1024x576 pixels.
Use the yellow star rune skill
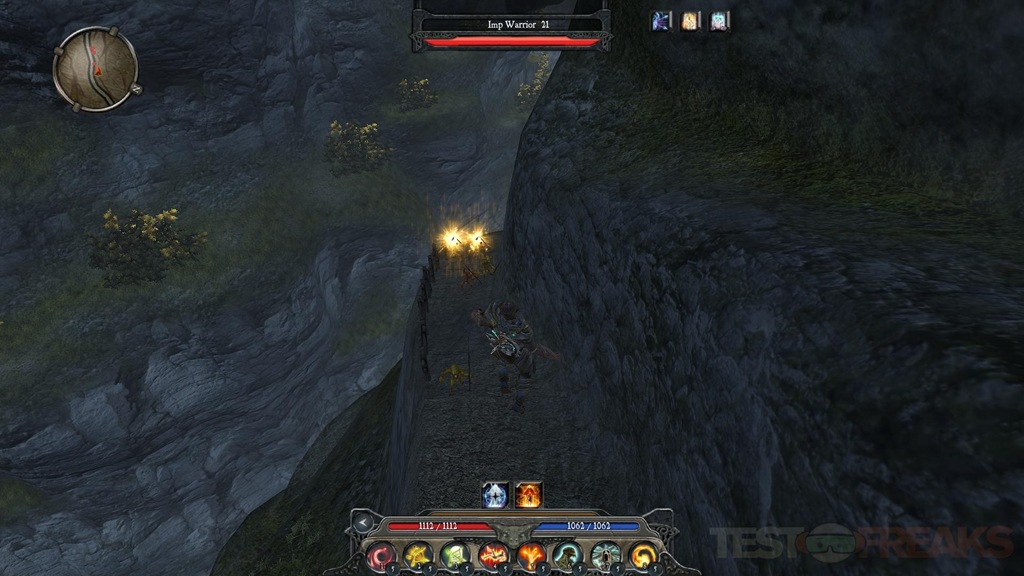(x=417, y=556)
